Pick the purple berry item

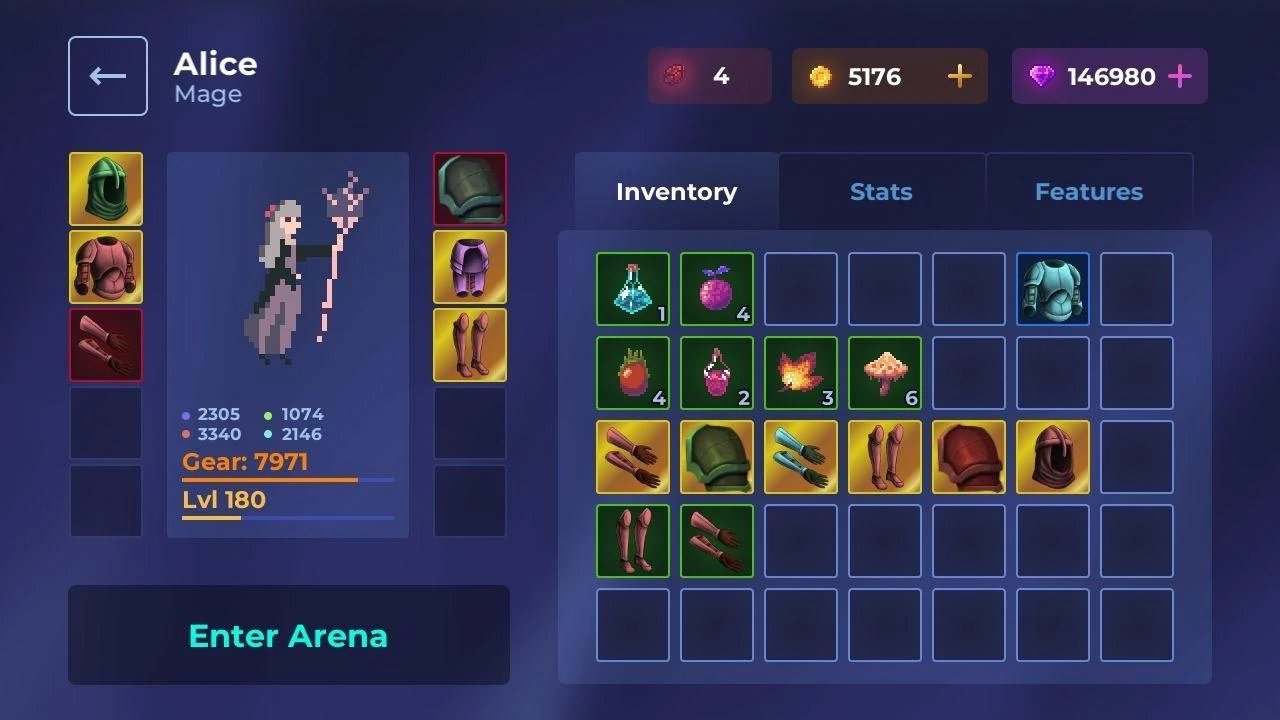(x=717, y=289)
